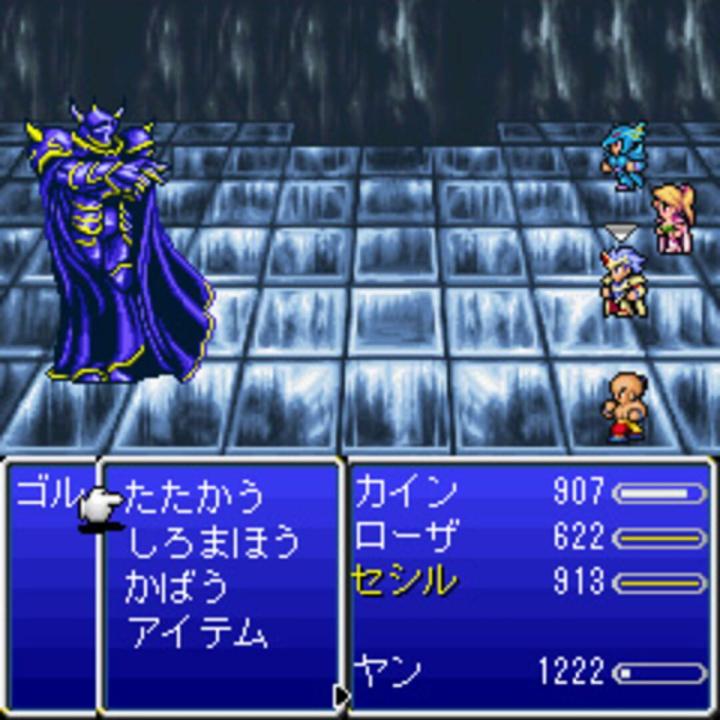Image resolution: width=720 pixels, height=720 pixels.
Task: Select カイン in the party list
Action: point(406,492)
